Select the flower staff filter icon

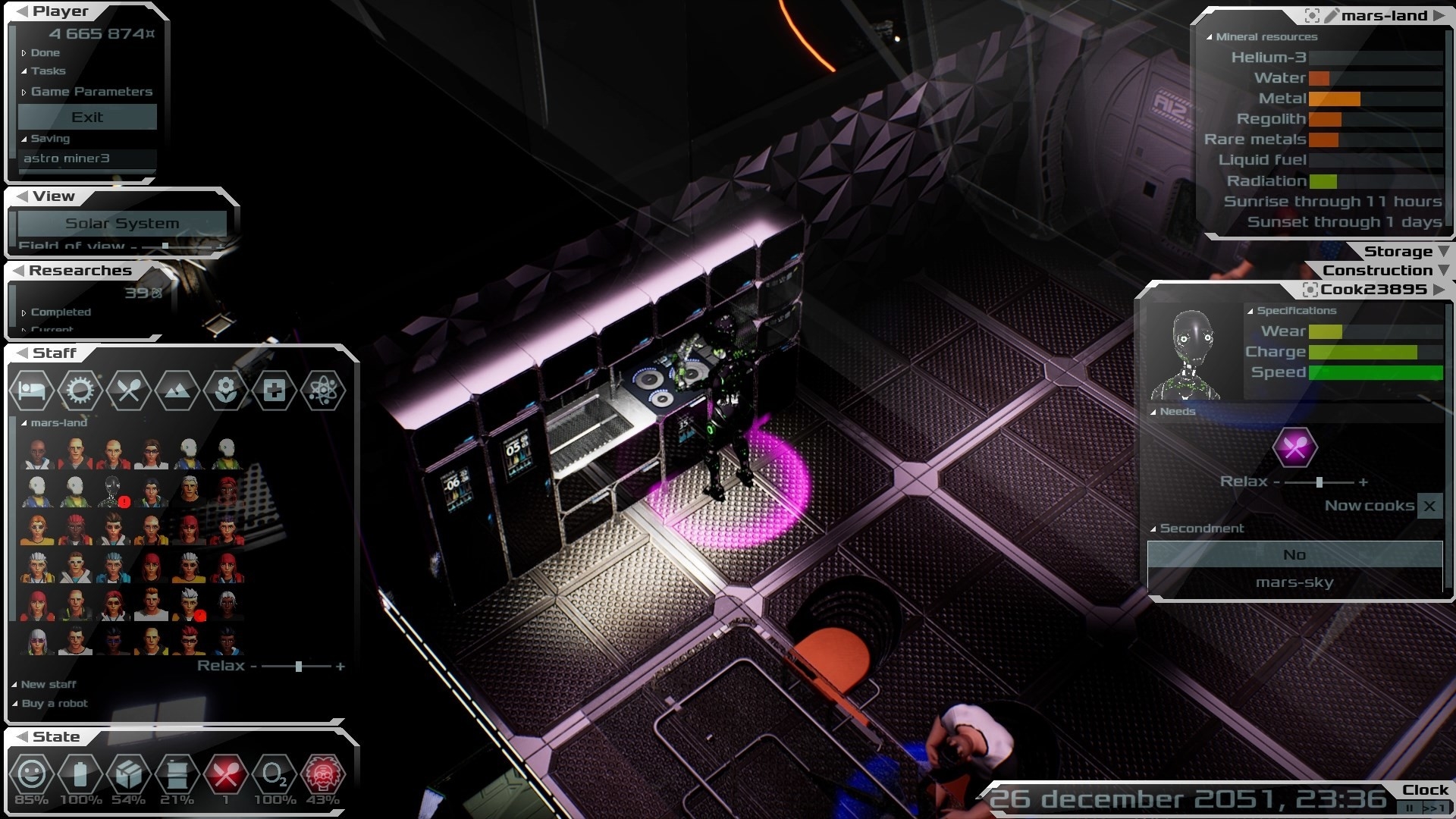pos(226,391)
